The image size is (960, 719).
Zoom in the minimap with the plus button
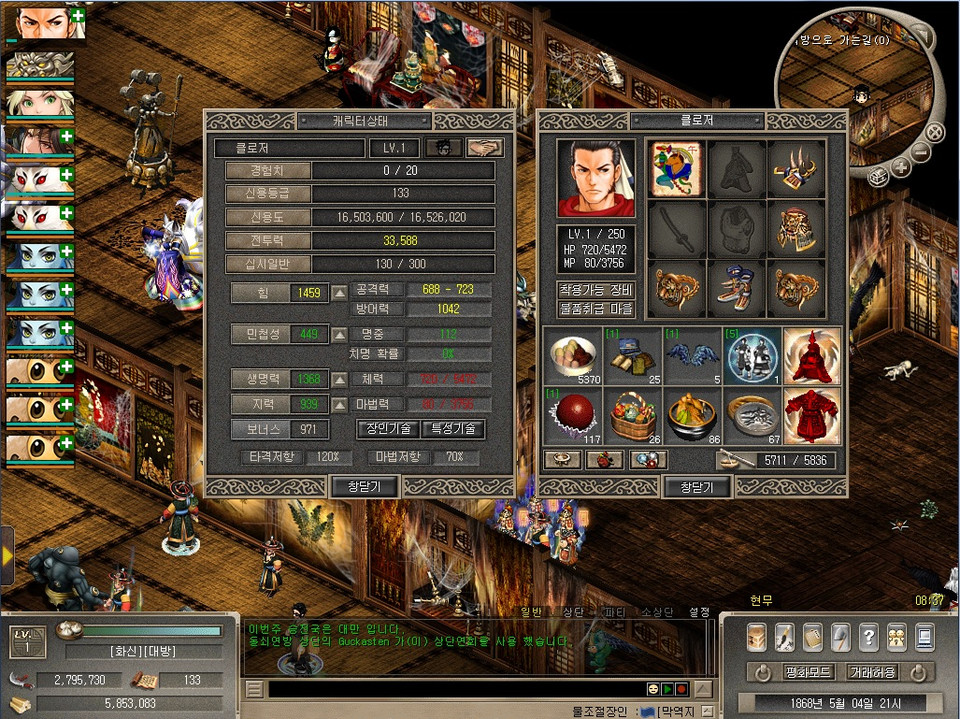pyautogui.click(x=900, y=168)
